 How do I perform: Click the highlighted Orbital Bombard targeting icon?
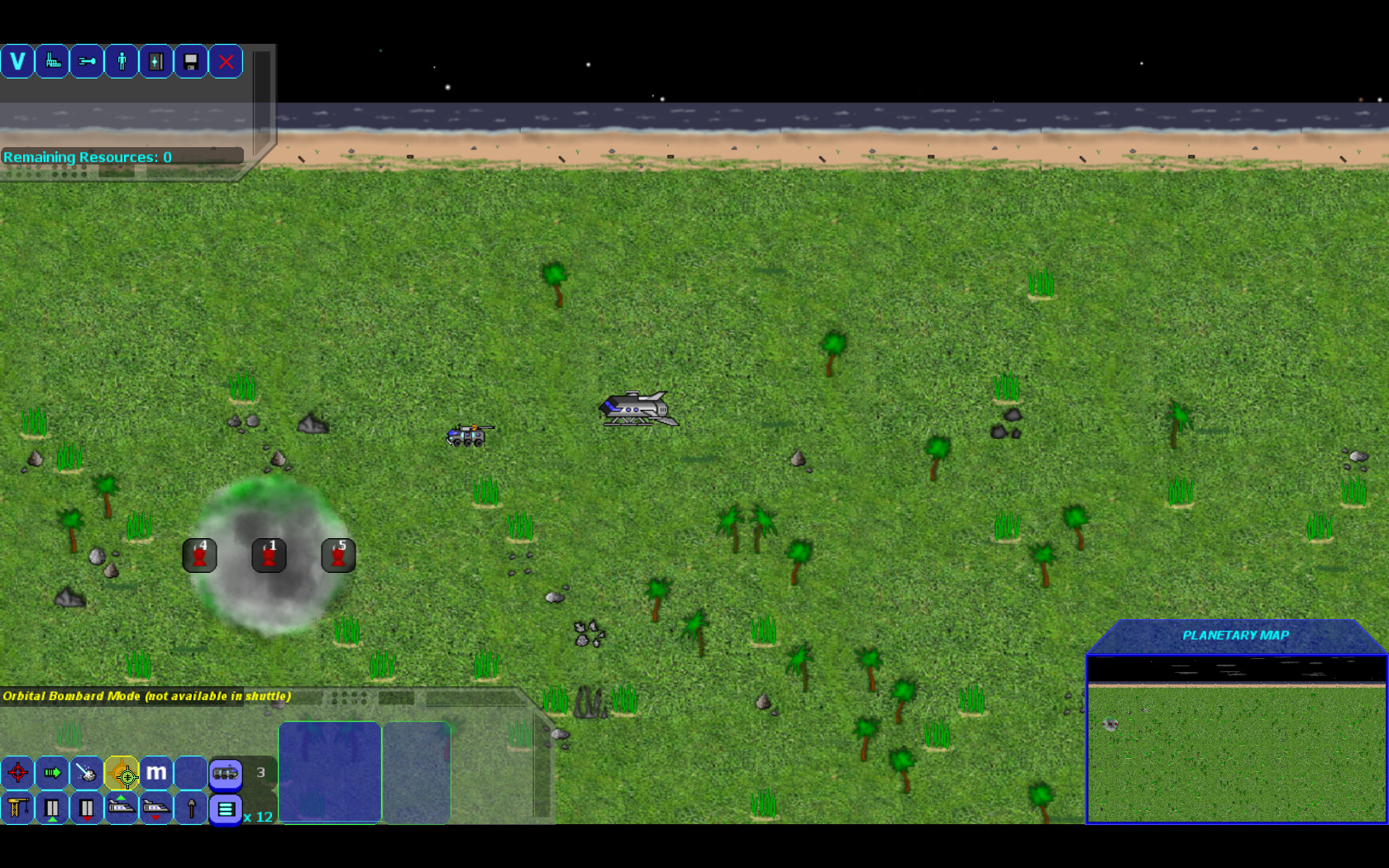121,775
